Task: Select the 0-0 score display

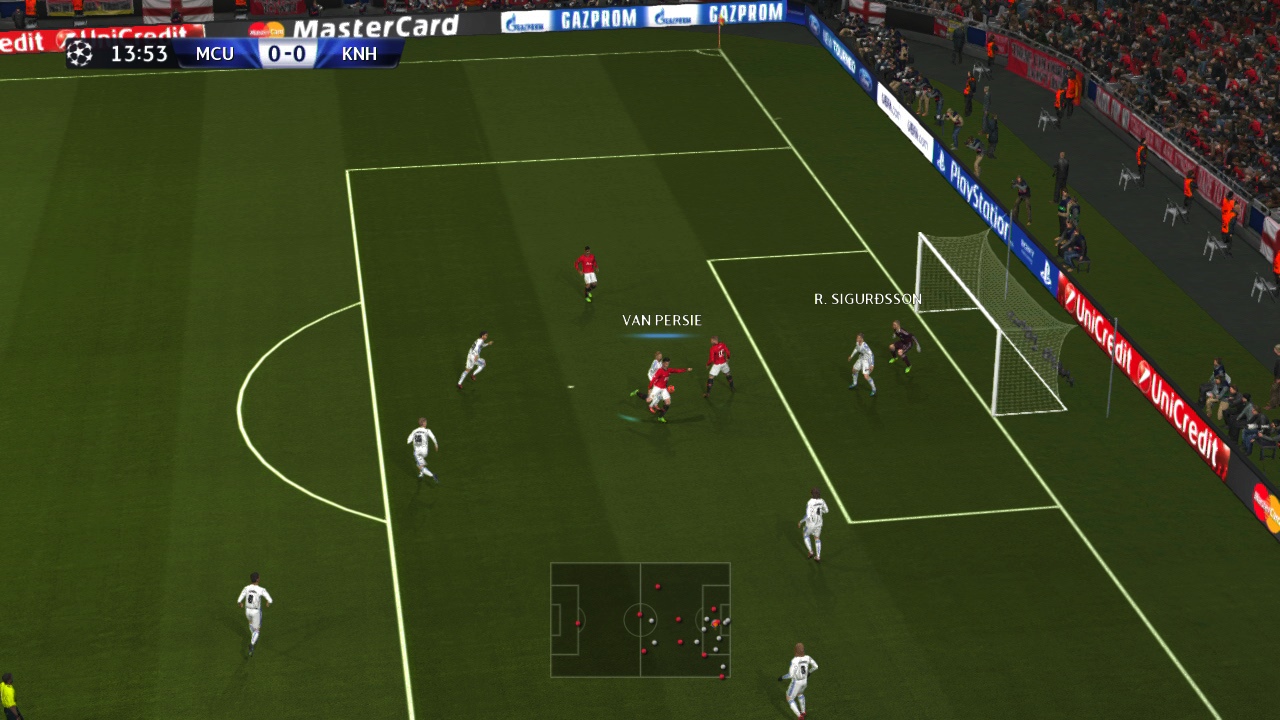Action: [286, 54]
